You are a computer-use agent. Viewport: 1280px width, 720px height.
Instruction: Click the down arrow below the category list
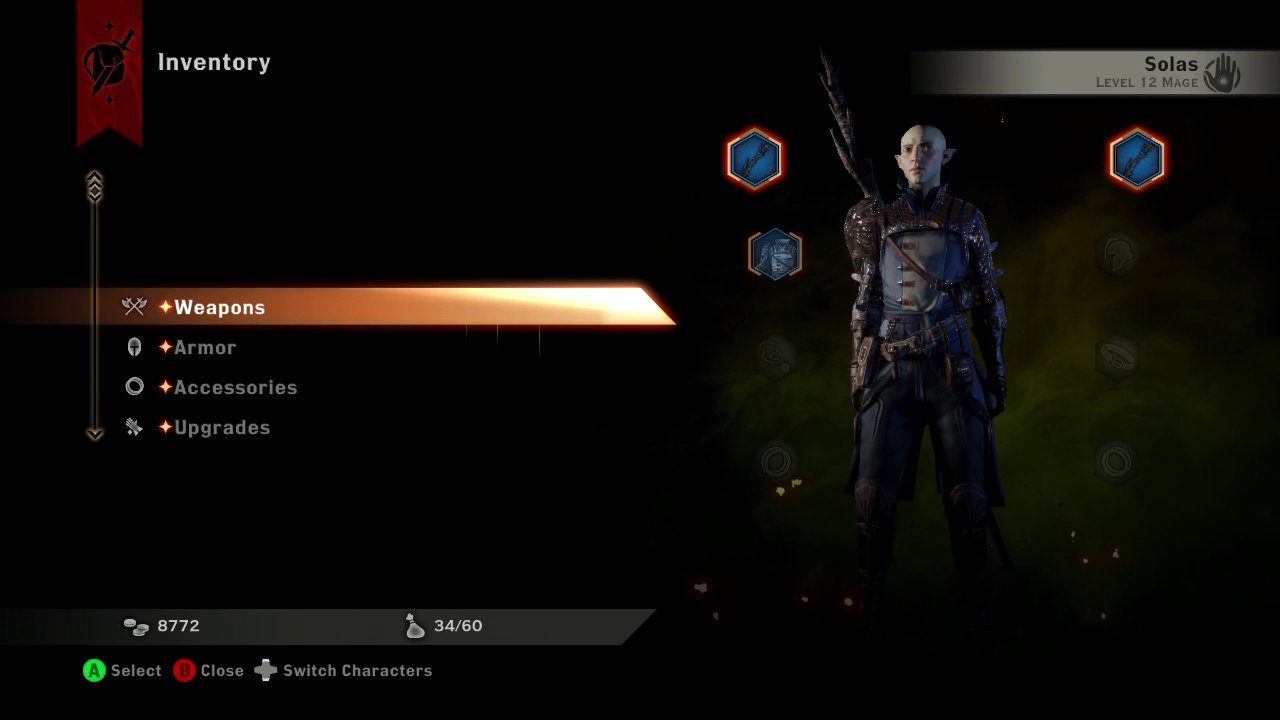[x=95, y=434]
